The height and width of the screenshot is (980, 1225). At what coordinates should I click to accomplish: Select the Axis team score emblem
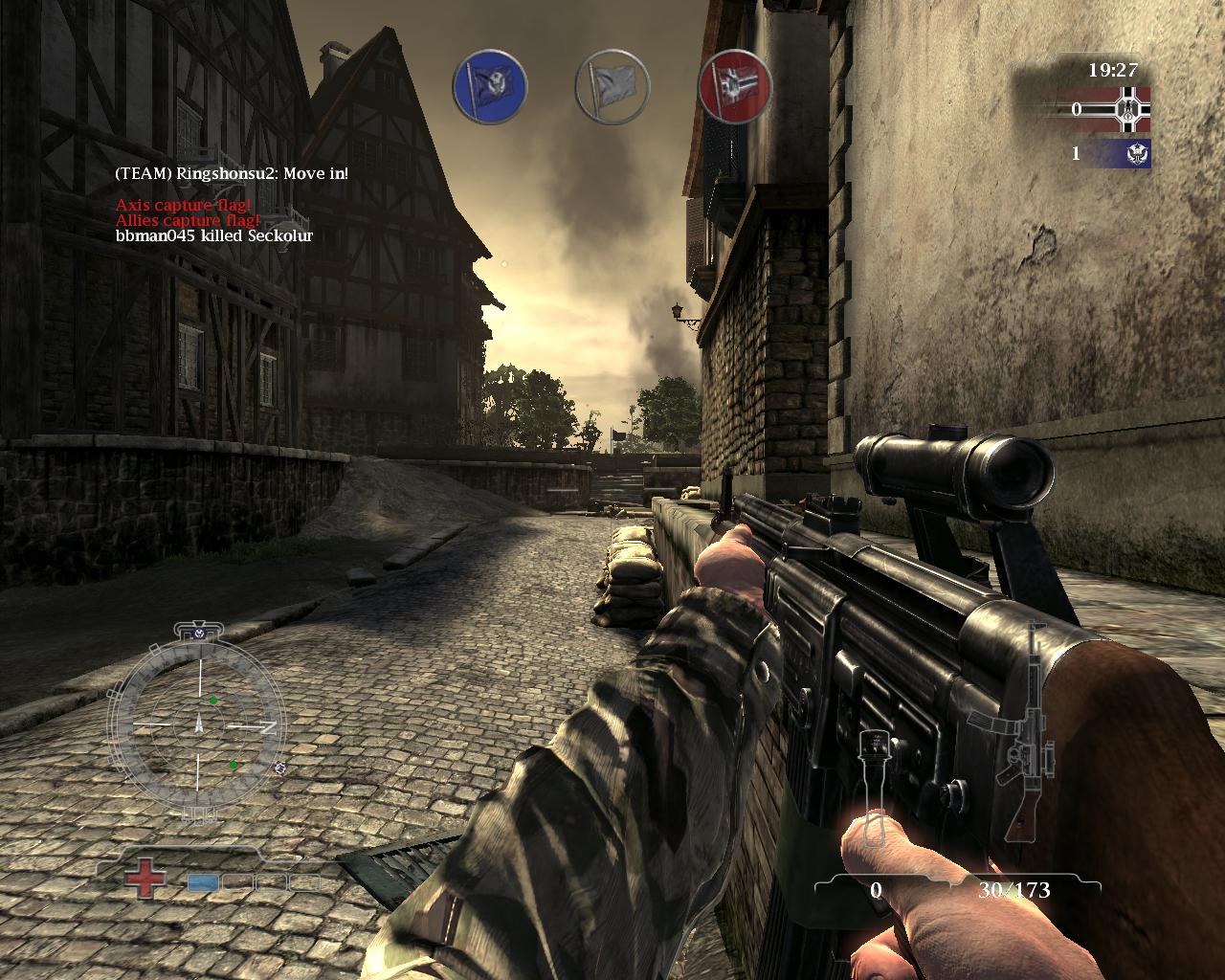1131,109
